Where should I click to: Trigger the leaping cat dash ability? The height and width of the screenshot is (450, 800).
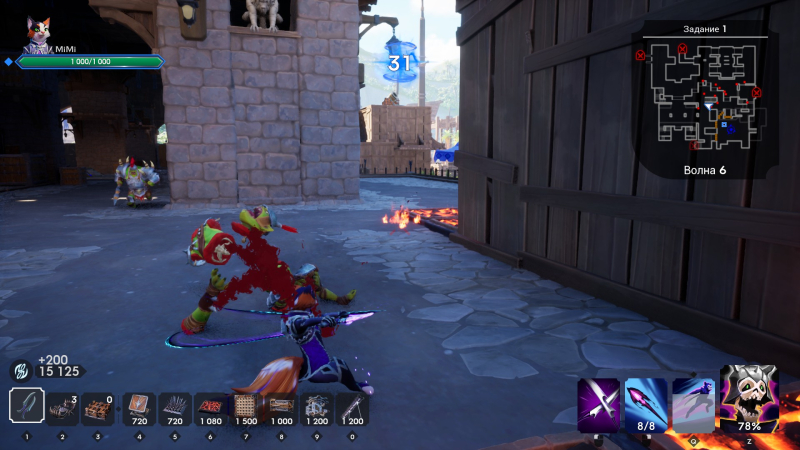coord(693,402)
